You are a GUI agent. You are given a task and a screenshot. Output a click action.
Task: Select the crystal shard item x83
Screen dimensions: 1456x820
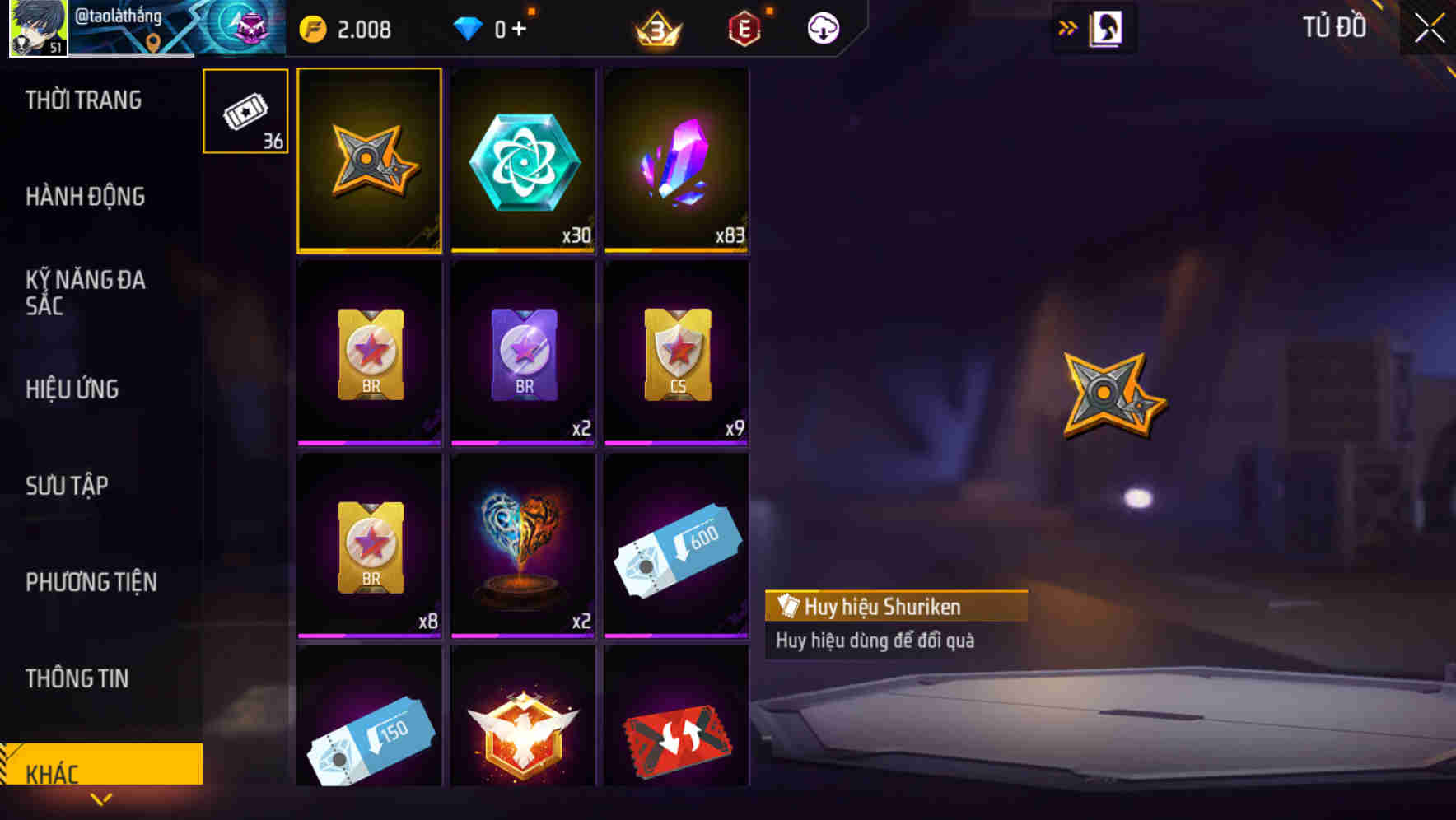pos(677,161)
